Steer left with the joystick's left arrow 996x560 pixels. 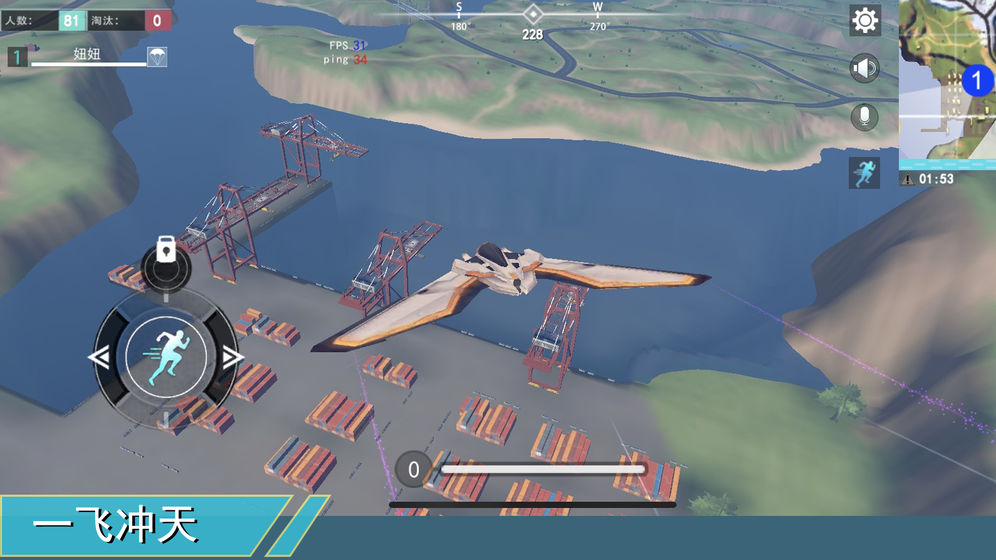tap(99, 357)
